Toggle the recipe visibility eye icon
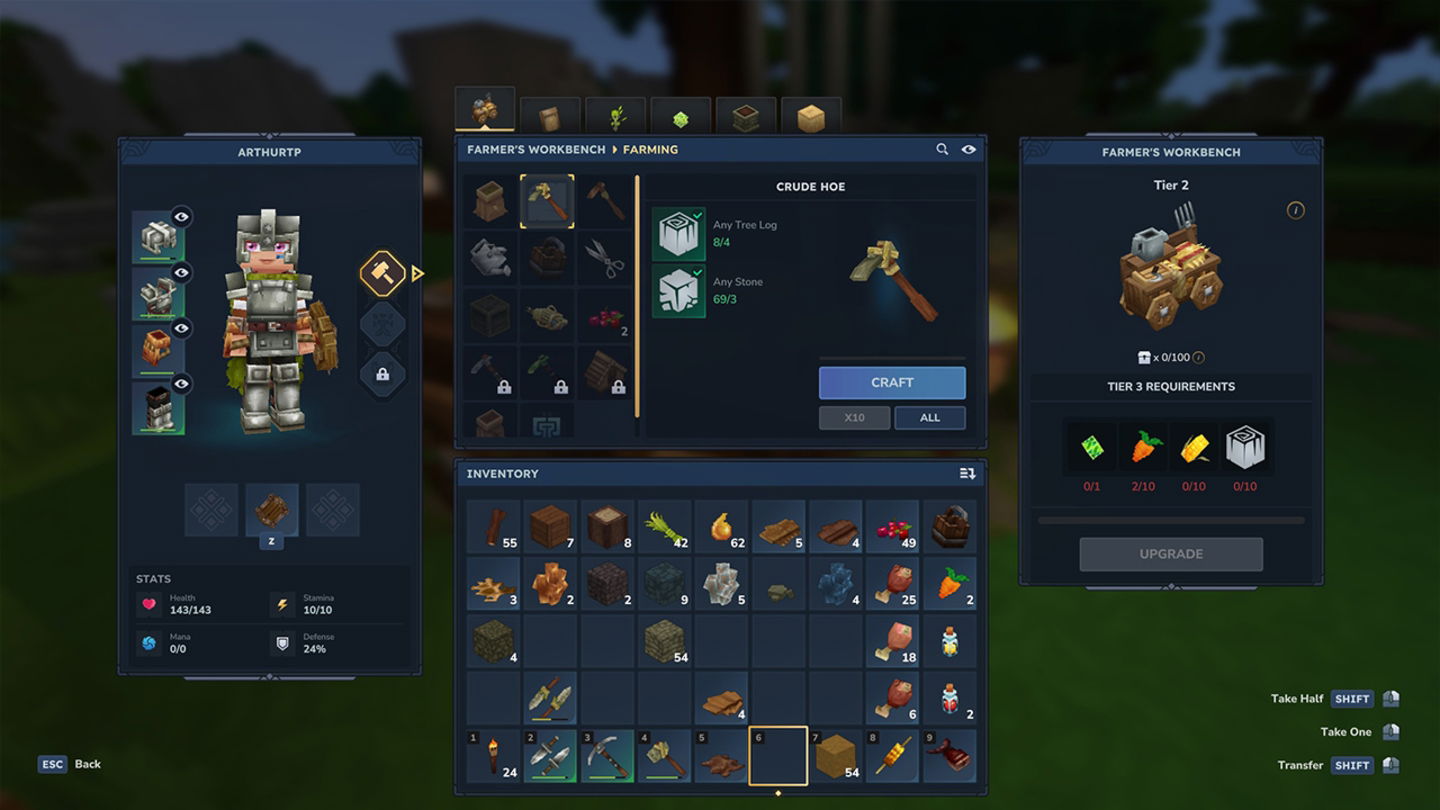1440x810 pixels. pyautogui.click(x=968, y=149)
